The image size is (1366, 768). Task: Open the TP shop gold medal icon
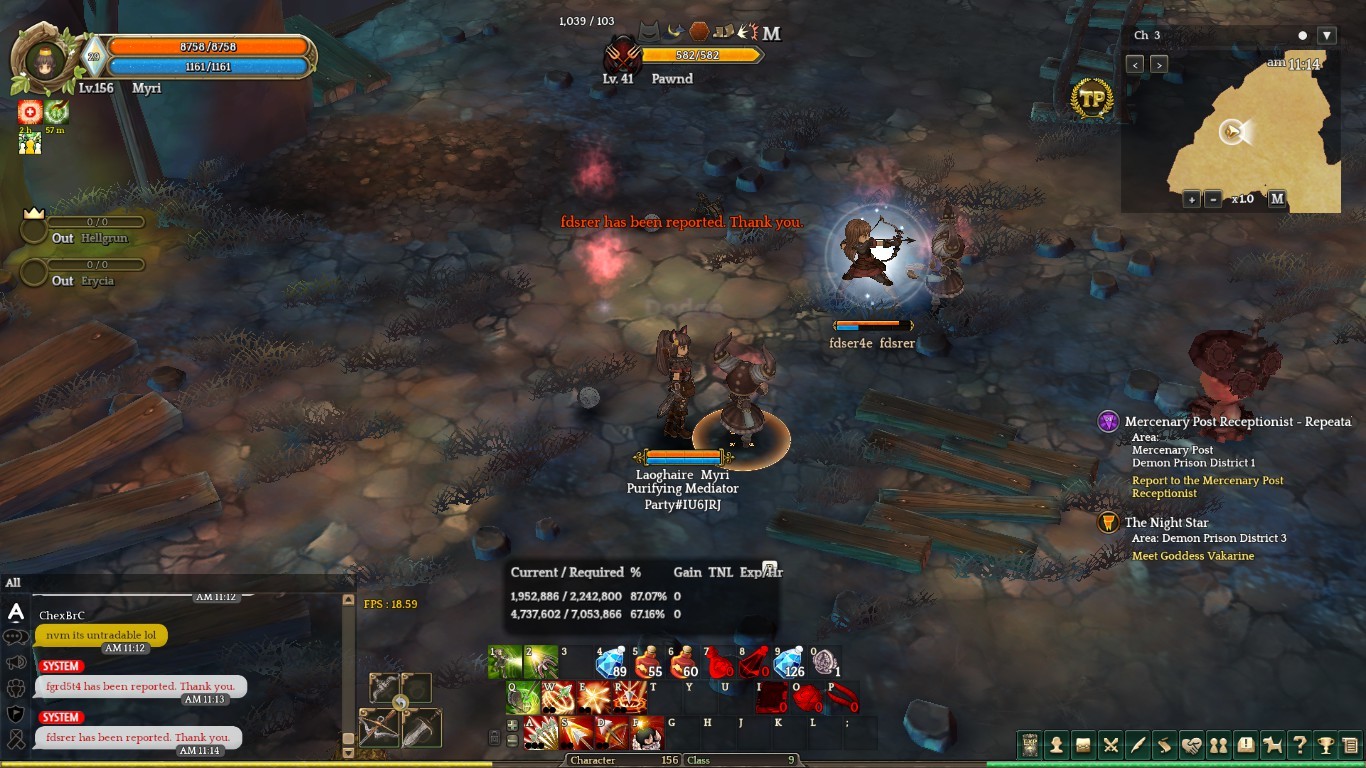coord(1091,99)
